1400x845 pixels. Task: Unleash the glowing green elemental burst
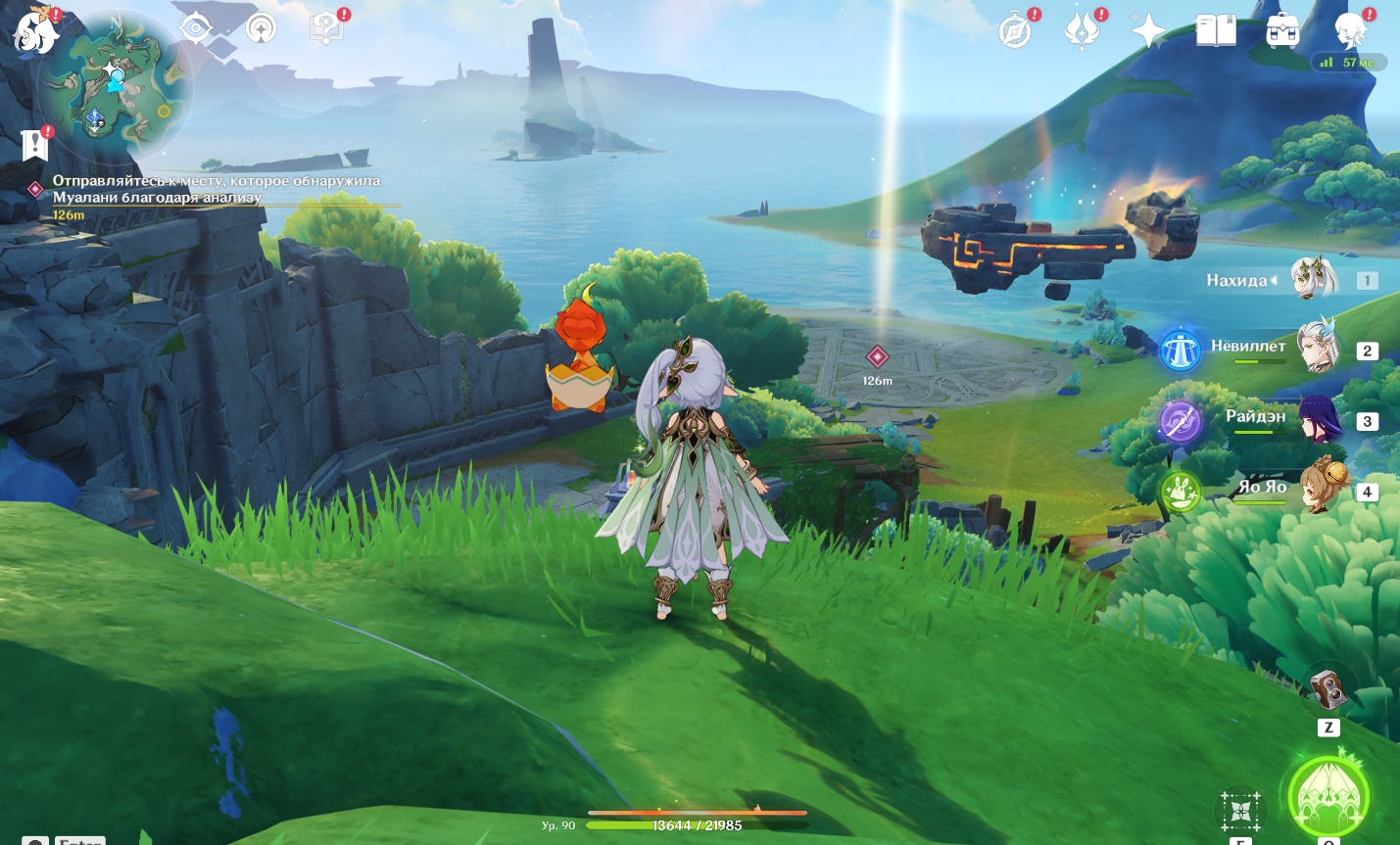pos(1328,798)
